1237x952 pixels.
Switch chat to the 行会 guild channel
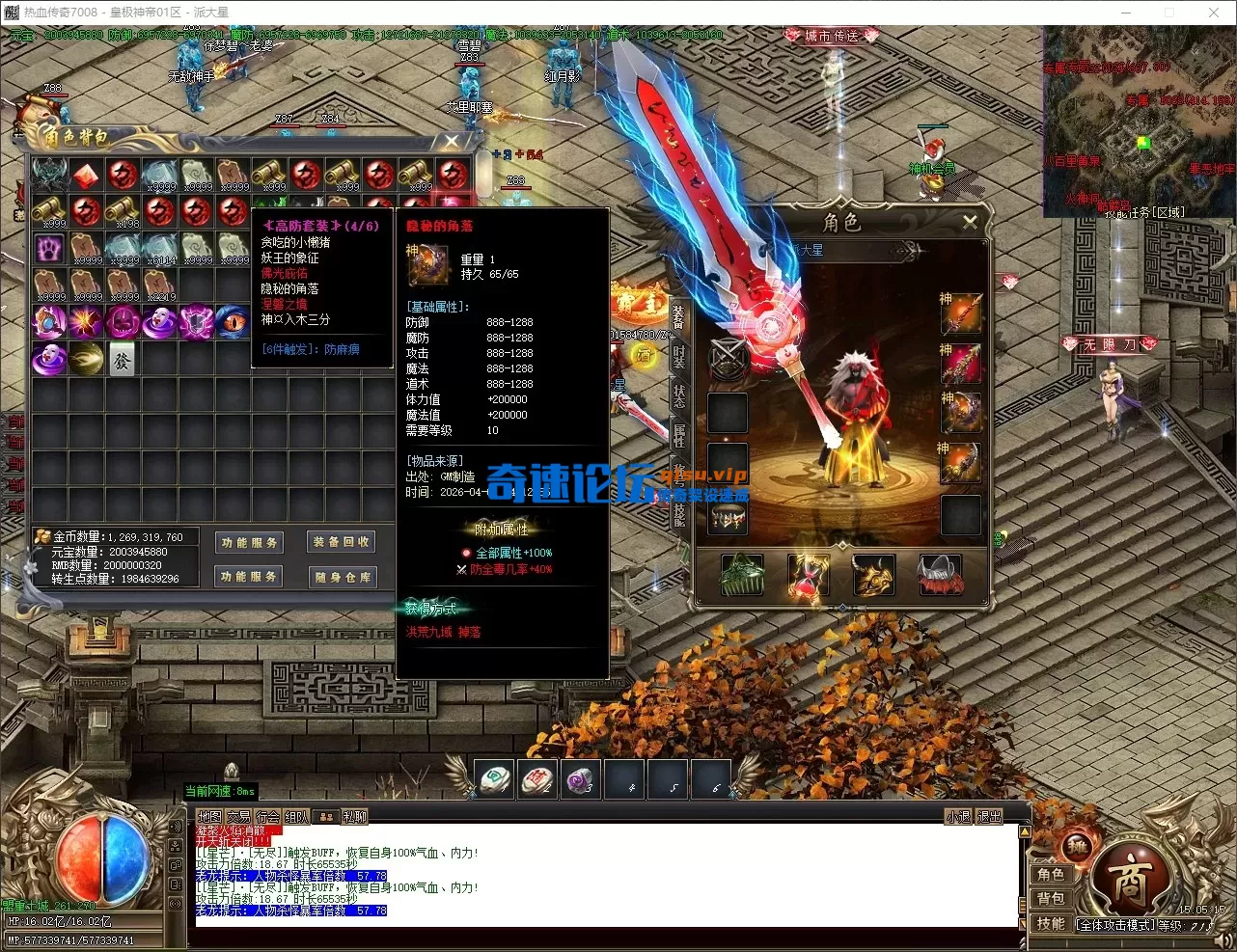267,817
